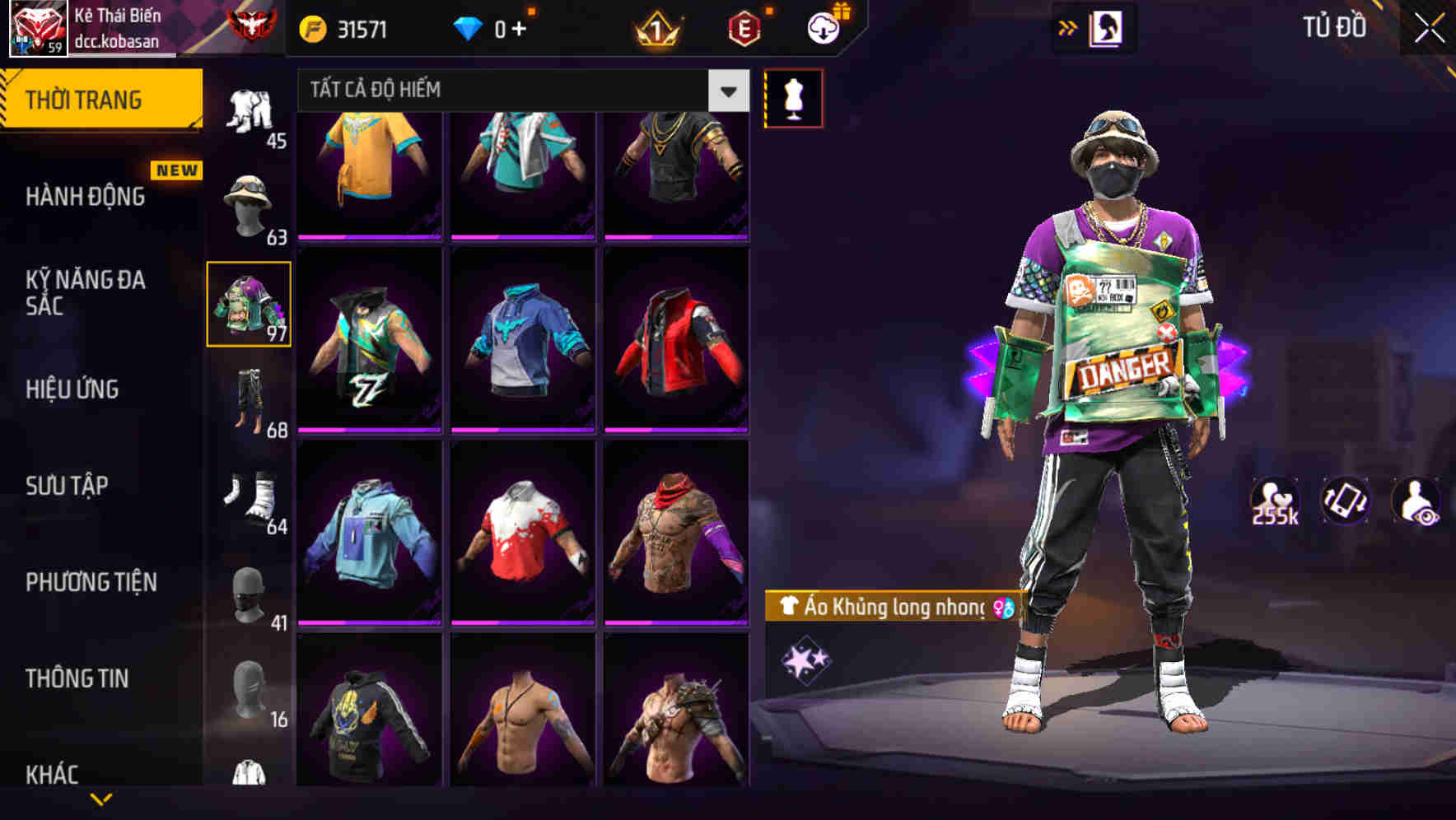1456x820 pixels.
Task: Open the KỸ NĂNG ĐA SẮC tab
Action: 86,294
